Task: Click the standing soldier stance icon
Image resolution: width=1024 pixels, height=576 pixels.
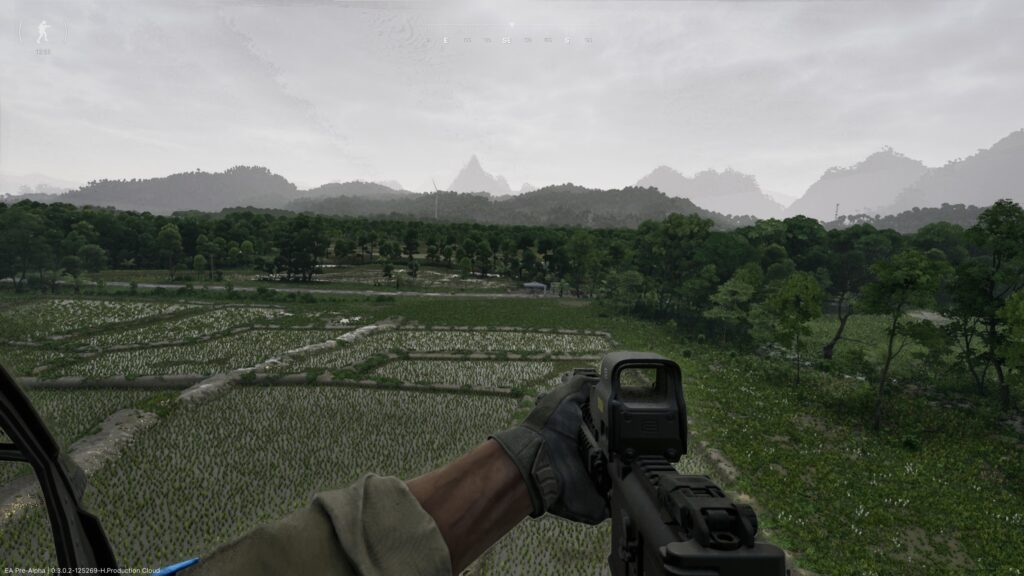Action: 43,32
